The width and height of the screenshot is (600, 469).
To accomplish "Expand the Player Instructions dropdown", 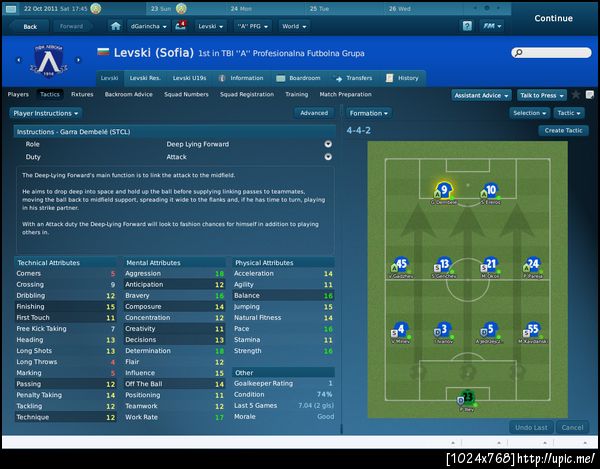I will pos(44,113).
